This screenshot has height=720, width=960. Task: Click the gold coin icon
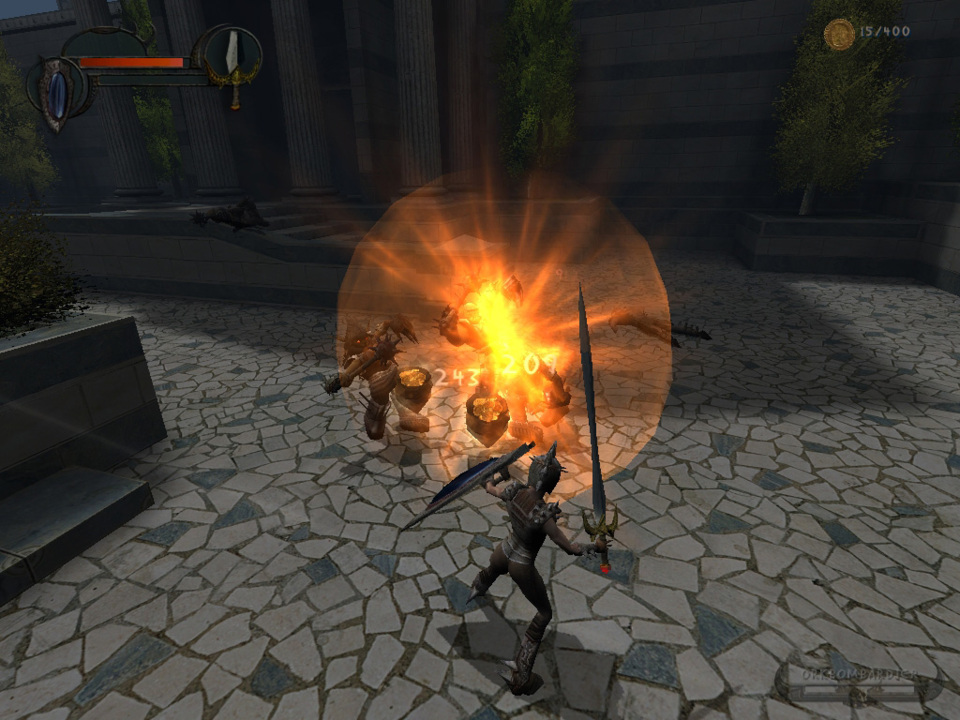(839, 34)
